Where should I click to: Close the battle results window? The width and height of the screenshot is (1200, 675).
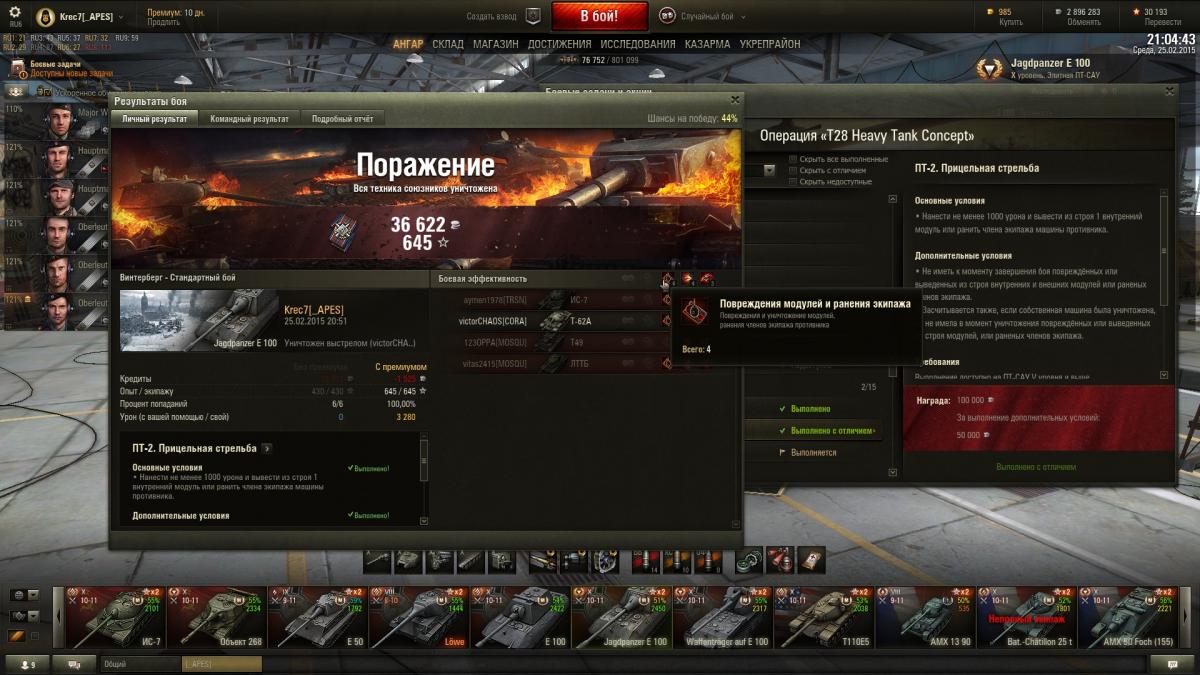click(736, 100)
